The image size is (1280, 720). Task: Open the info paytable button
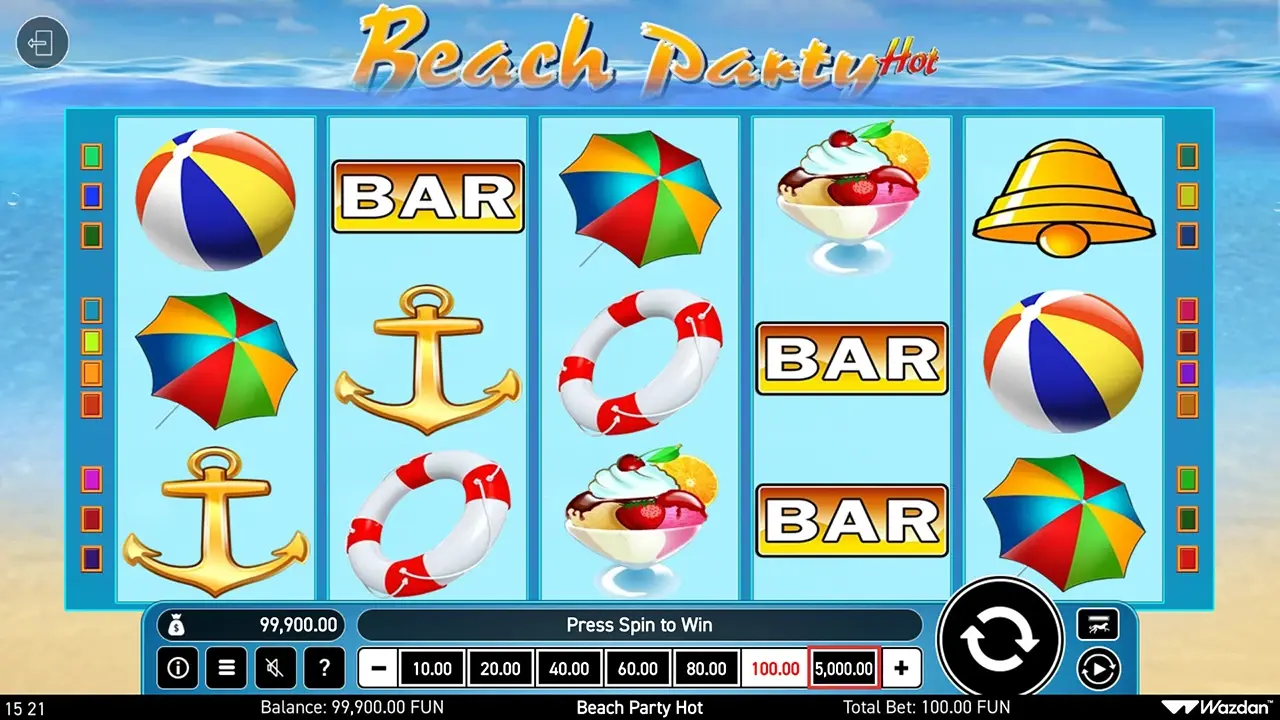click(x=177, y=668)
